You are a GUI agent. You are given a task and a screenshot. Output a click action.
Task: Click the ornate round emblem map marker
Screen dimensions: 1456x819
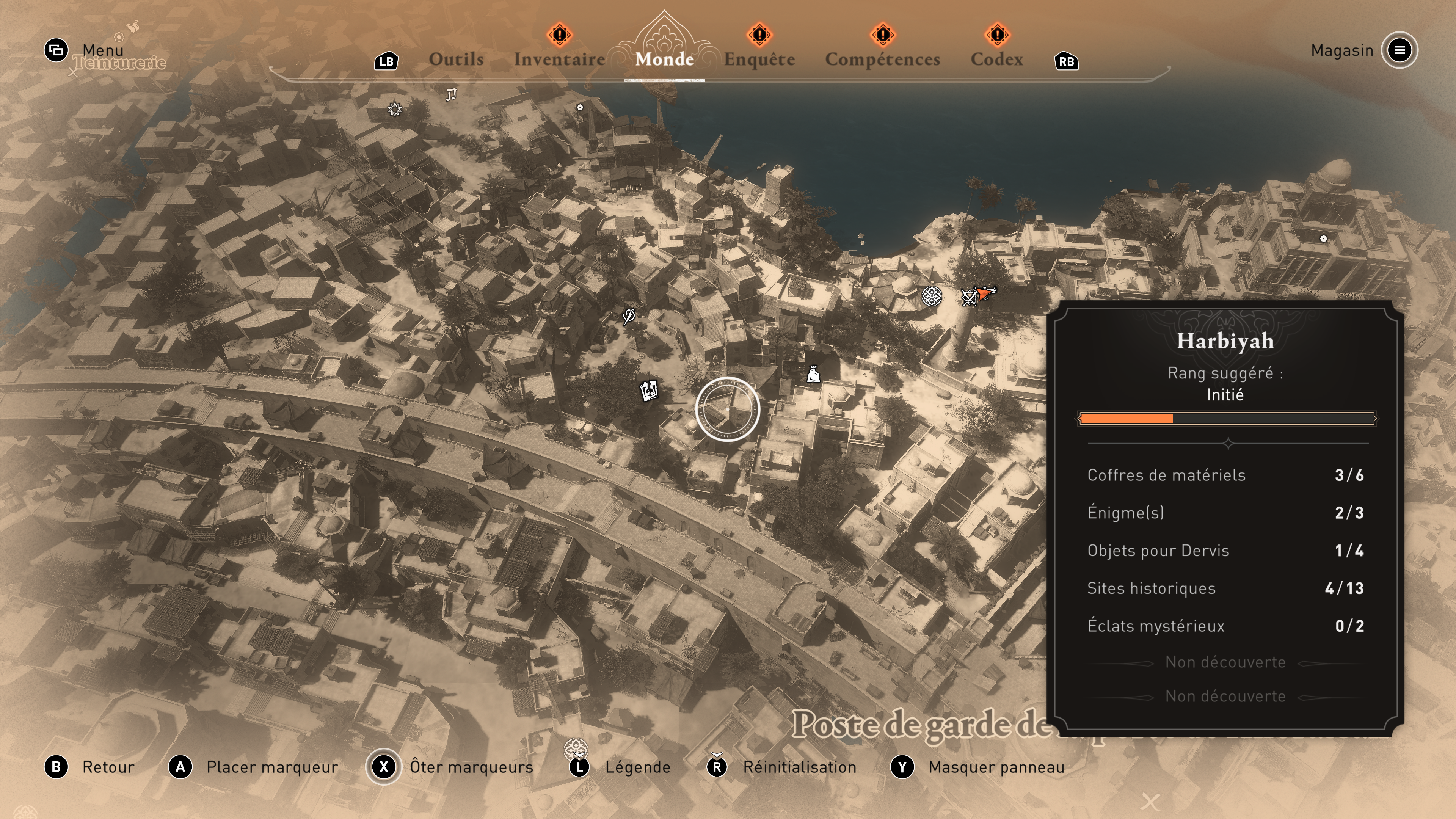click(x=932, y=296)
